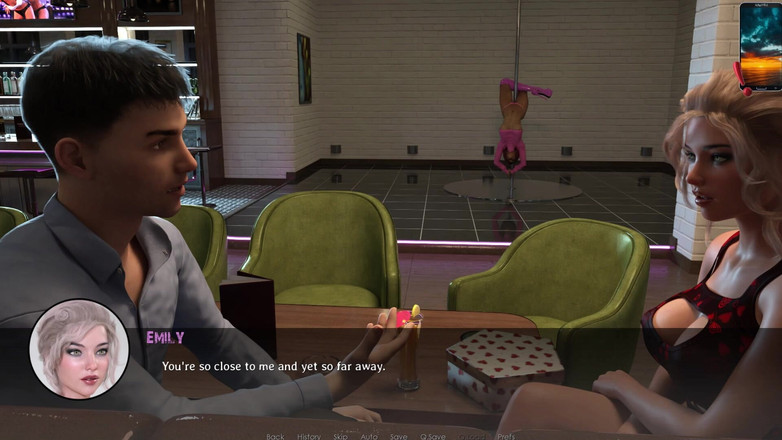Activate Skip in the quick menu

coord(340,436)
